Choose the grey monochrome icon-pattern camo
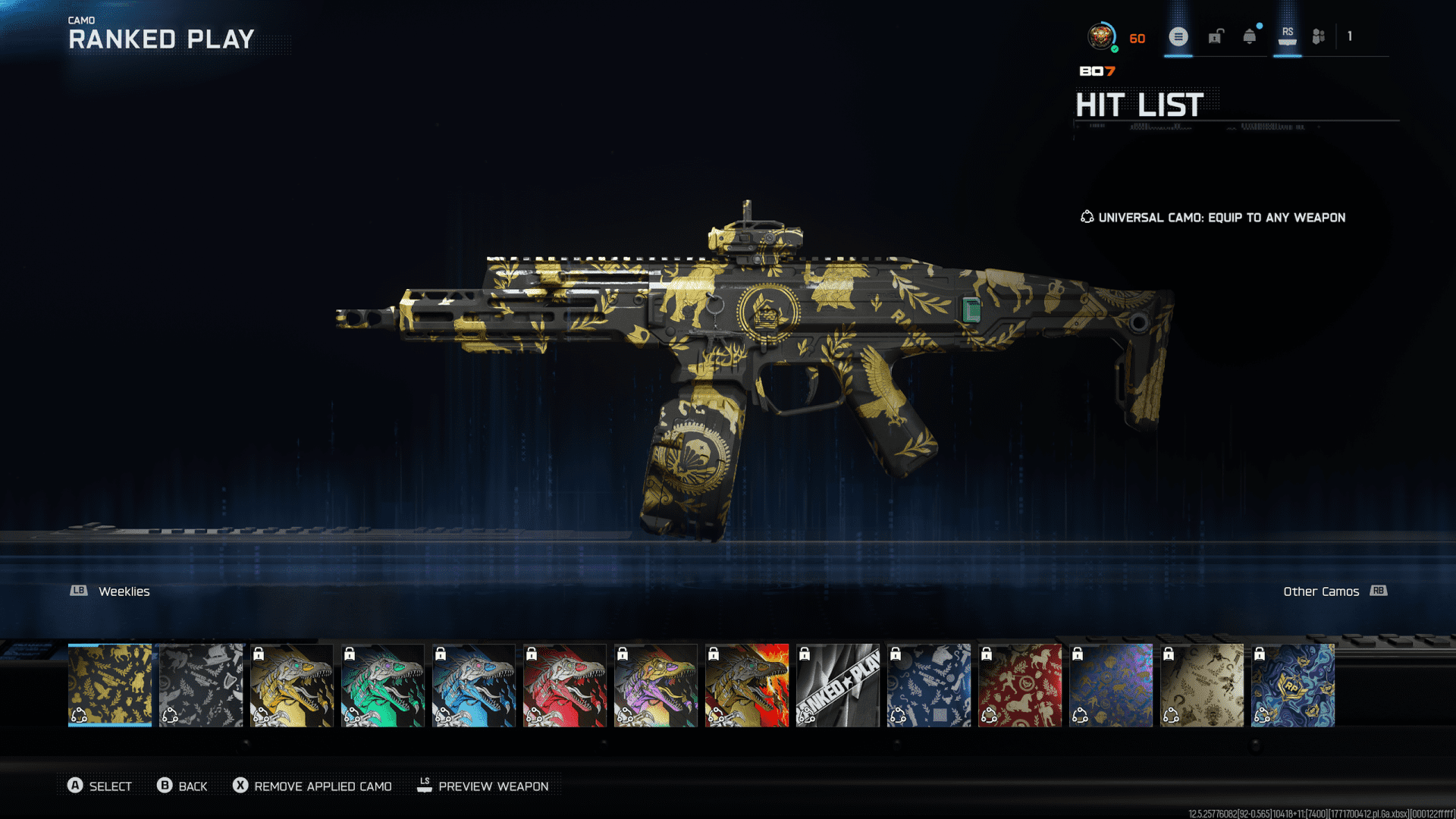1456x819 pixels. 201,685
